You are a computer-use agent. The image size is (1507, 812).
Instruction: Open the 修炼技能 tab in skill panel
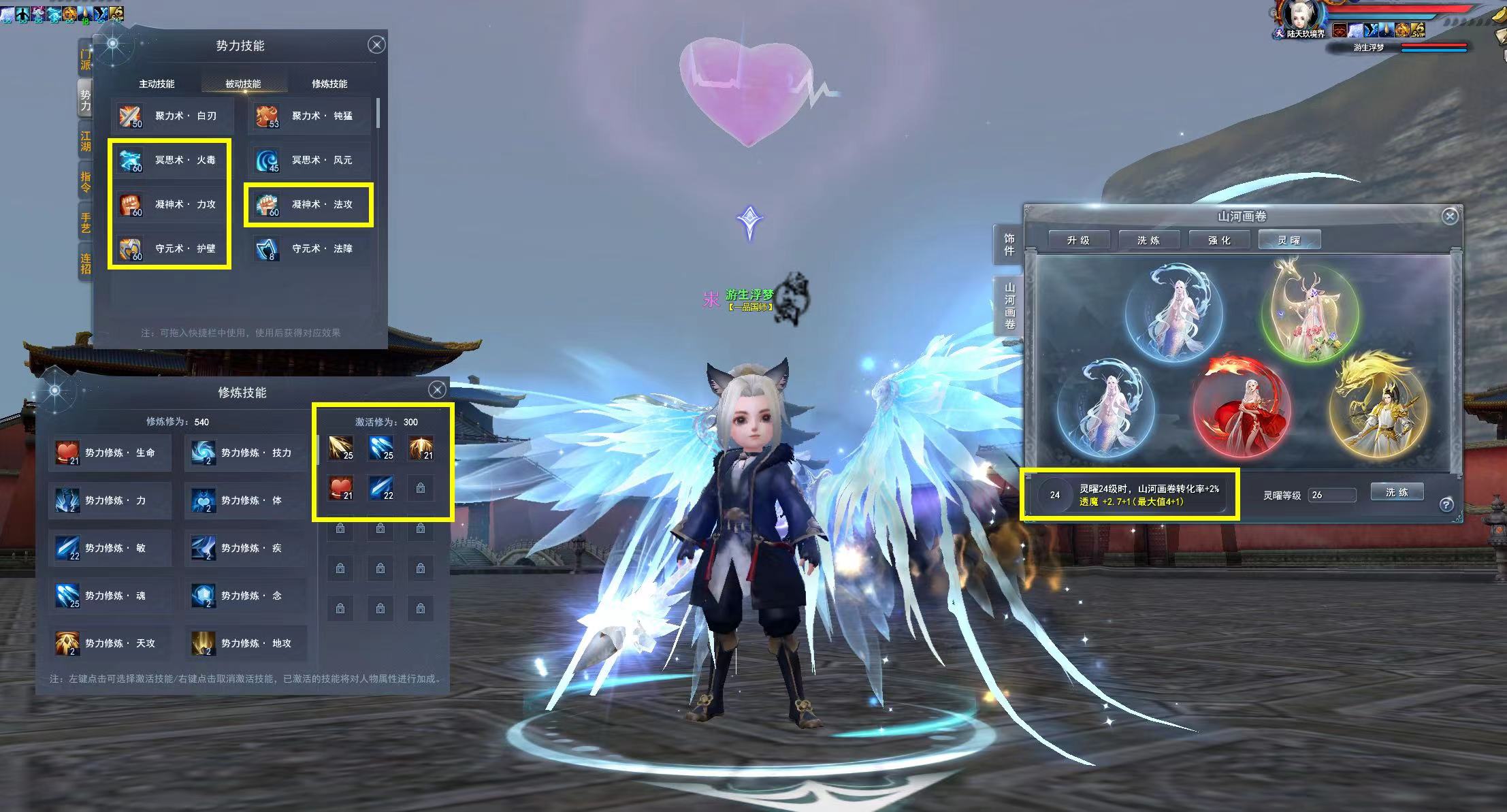pos(329,84)
